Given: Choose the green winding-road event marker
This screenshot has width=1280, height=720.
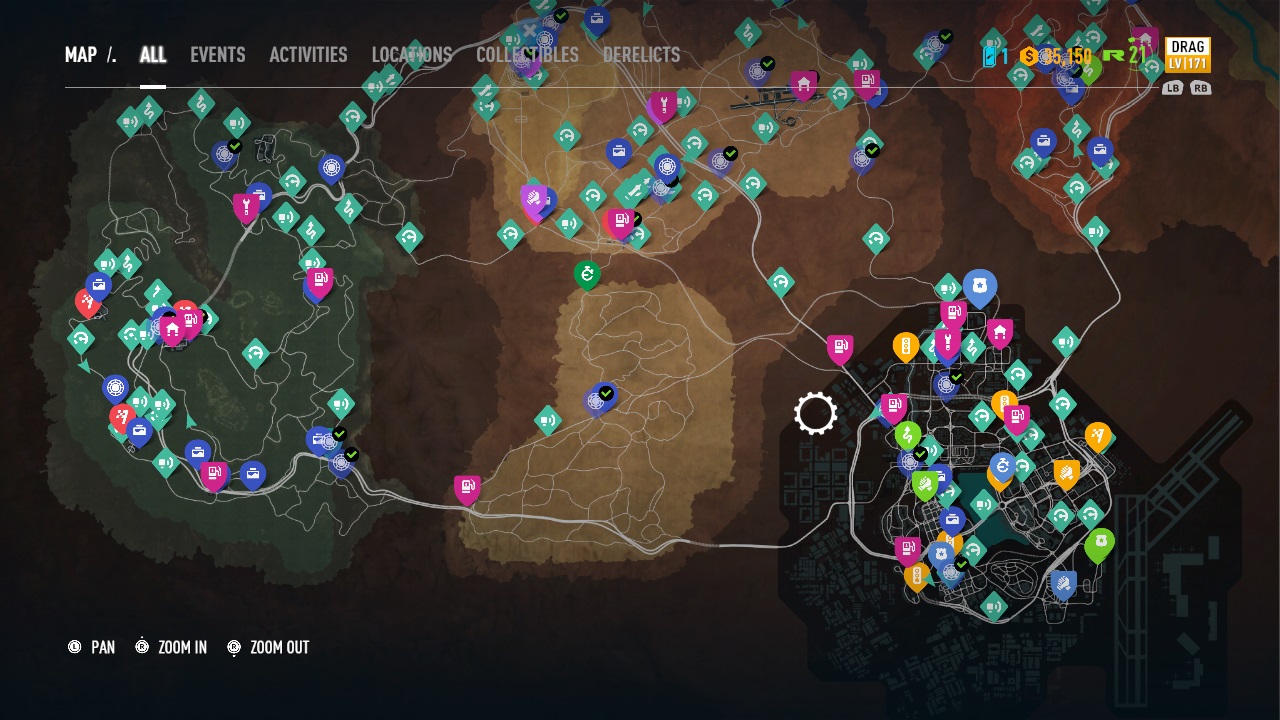Looking at the screenshot, I should [x=907, y=435].
